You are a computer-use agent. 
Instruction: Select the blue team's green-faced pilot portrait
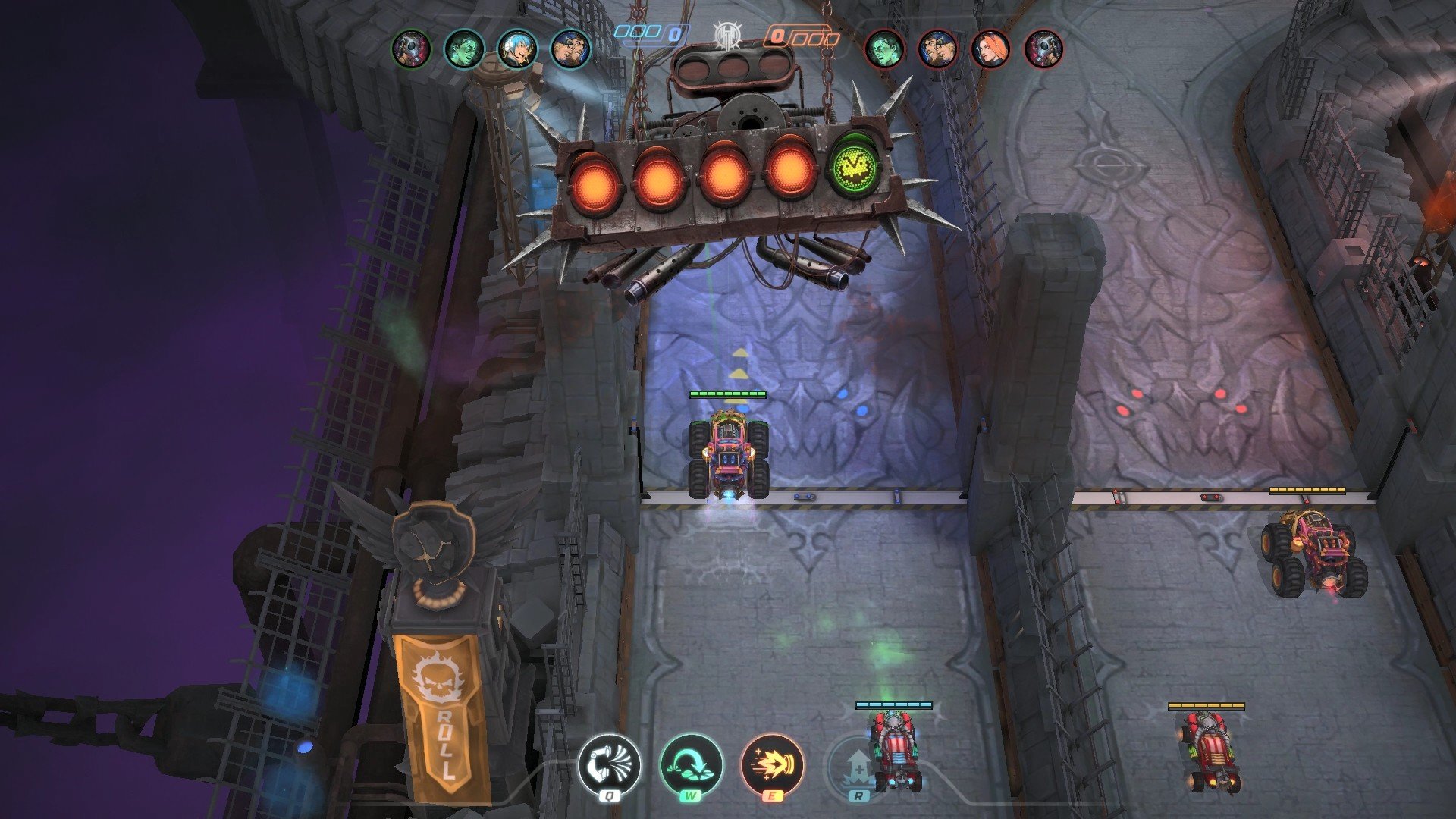coord(463,49)
